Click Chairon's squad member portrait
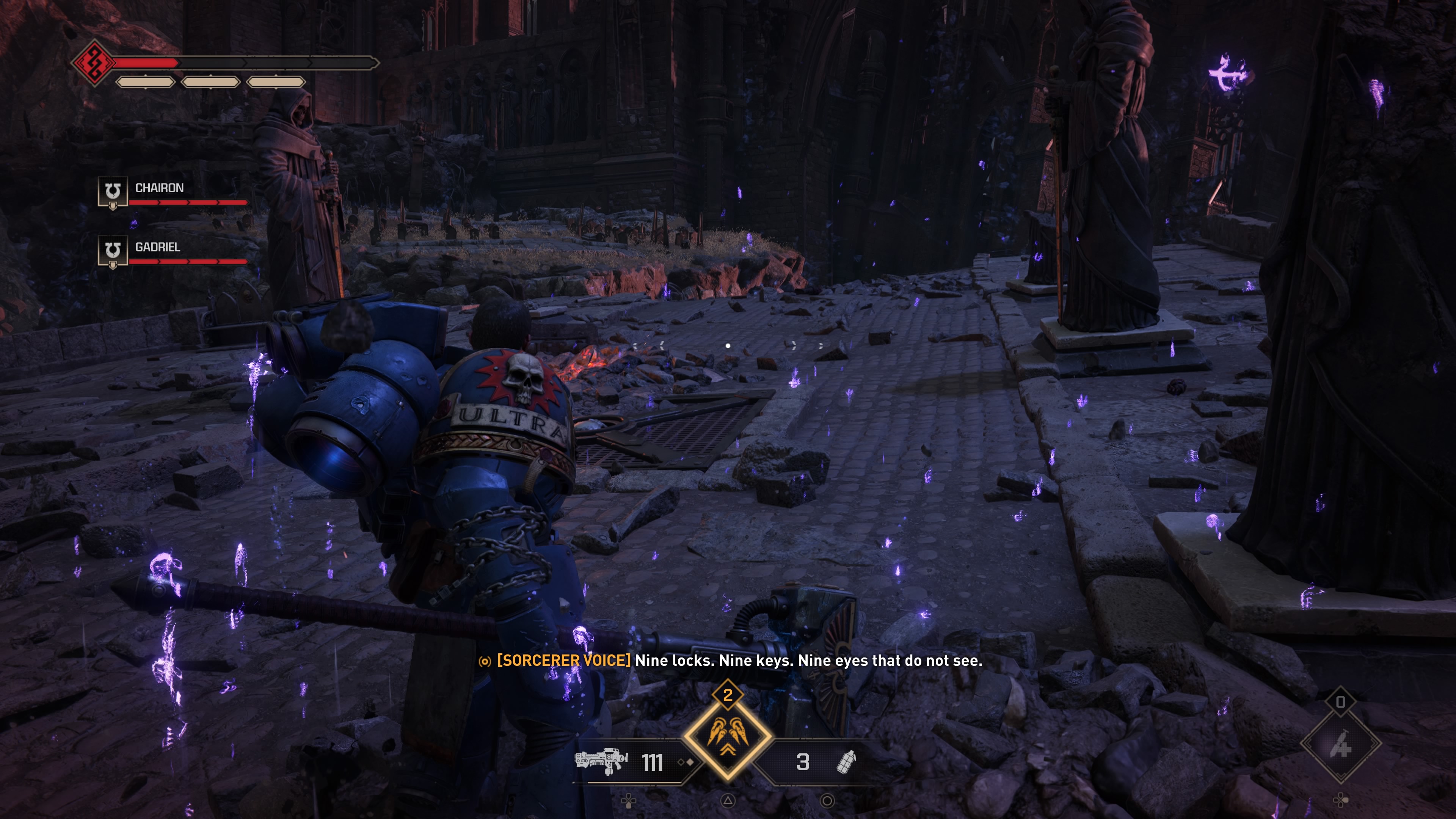The height and width of the screenshot is (819, 1456). click(x=113, y=191)
